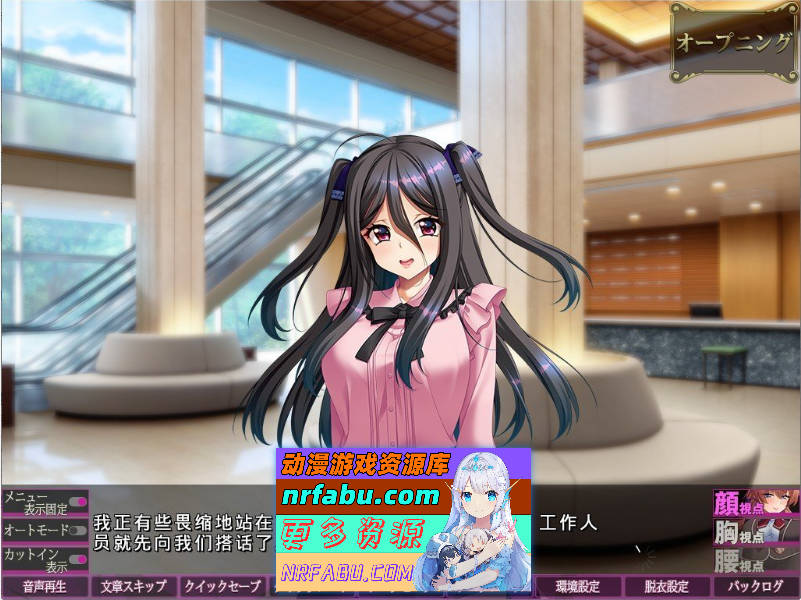801x600 pixels.
Task: Click the nrfabu.com advertisement banner
Action: tap(403, 518)
